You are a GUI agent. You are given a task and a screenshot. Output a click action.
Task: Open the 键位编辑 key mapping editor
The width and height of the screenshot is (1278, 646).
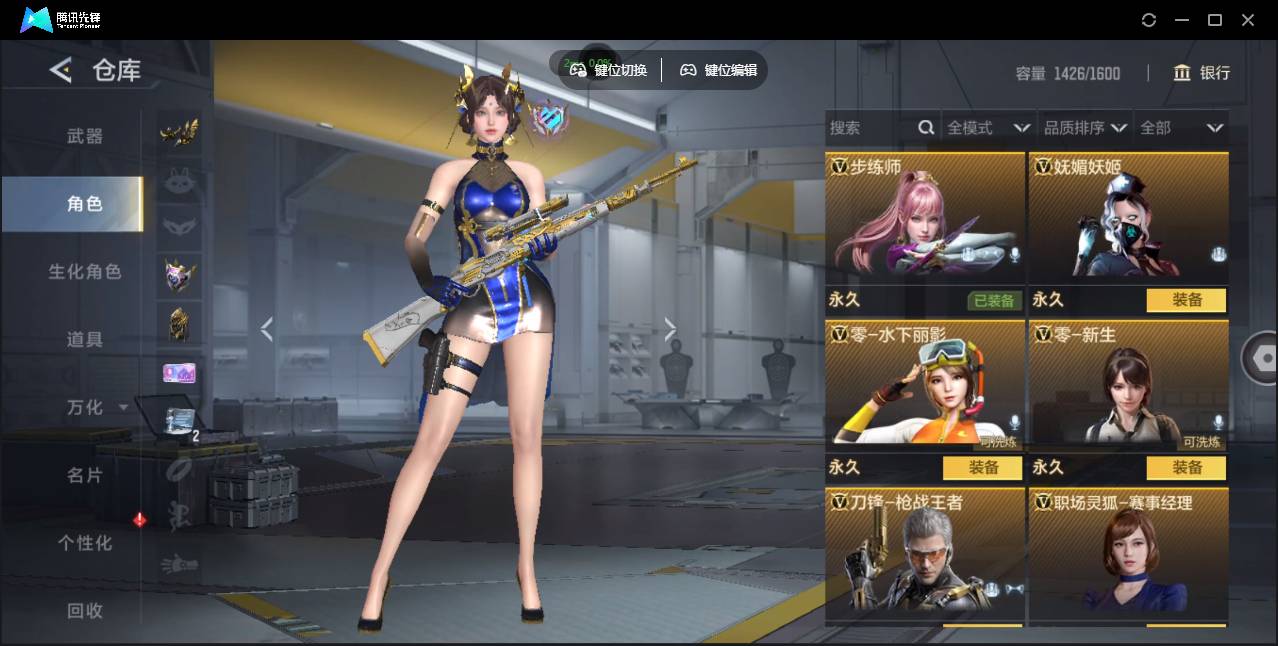pos(718,70)
